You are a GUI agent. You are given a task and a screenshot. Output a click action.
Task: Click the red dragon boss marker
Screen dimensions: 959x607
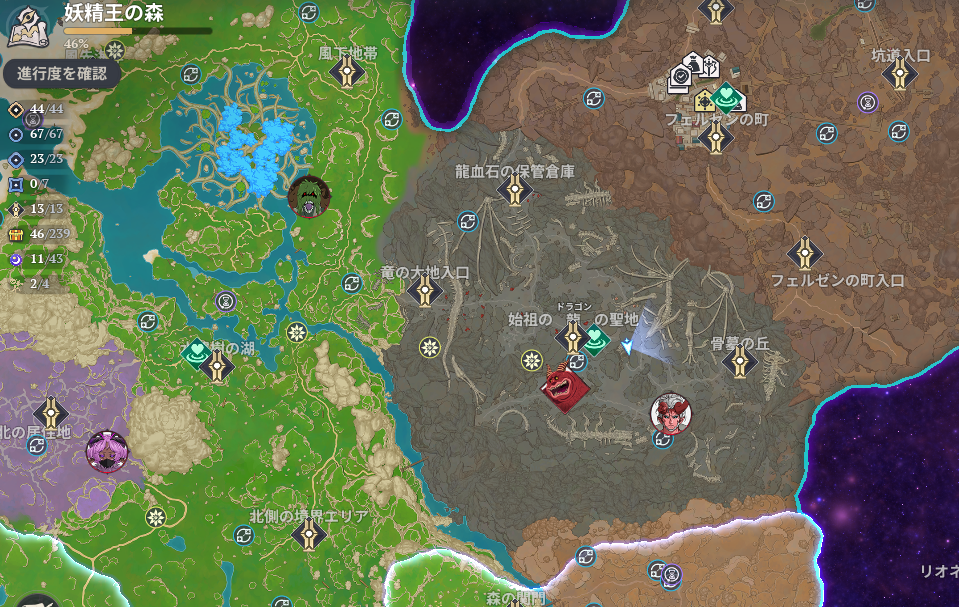(x=565, y=383)
